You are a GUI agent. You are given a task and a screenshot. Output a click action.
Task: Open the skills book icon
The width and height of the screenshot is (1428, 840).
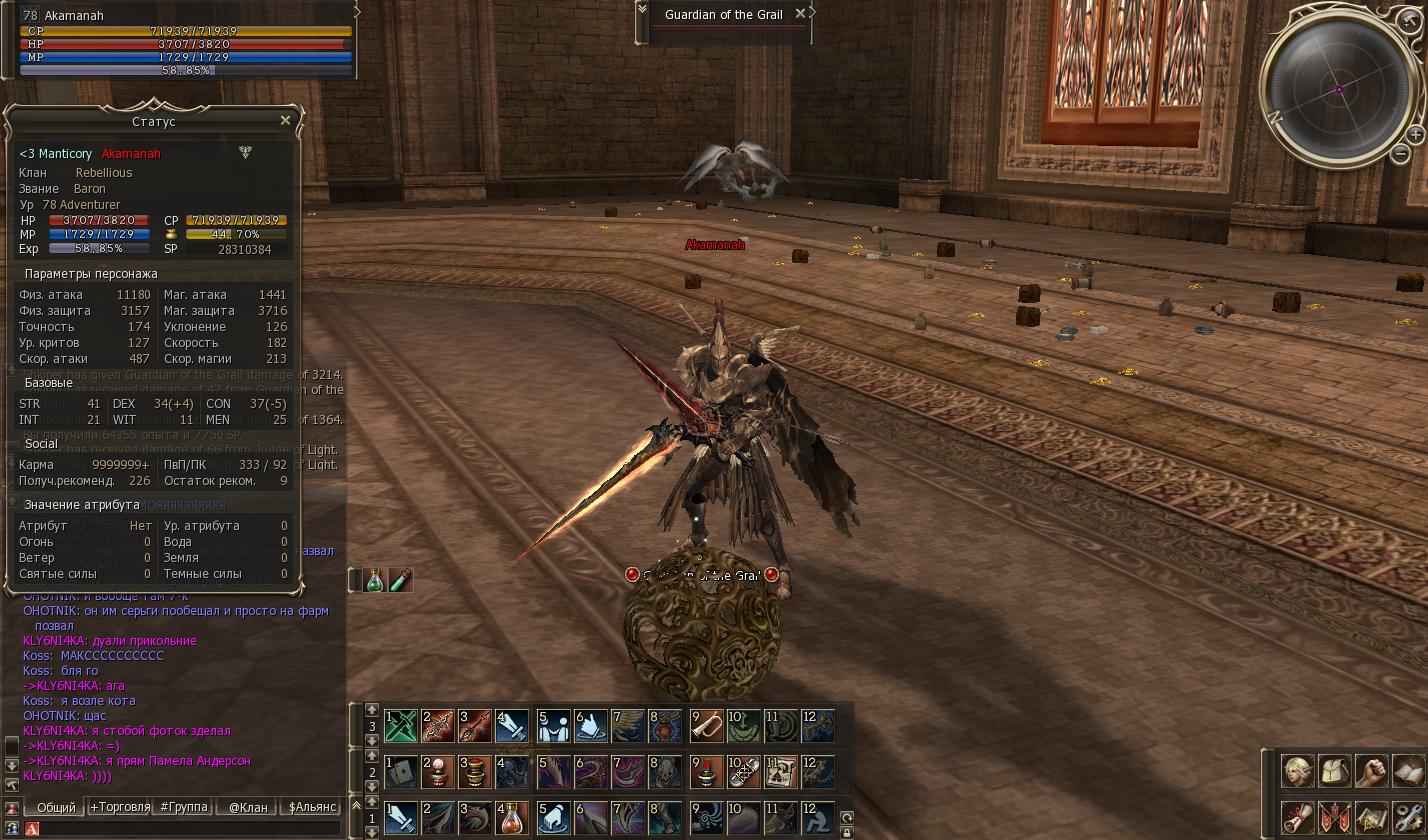(1407, 771)
